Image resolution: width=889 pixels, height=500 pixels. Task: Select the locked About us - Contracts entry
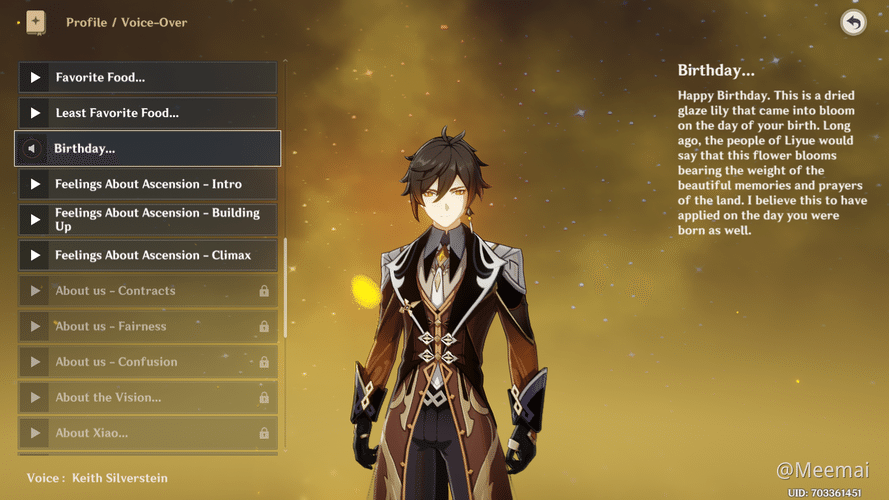click(x=147, y=291)
